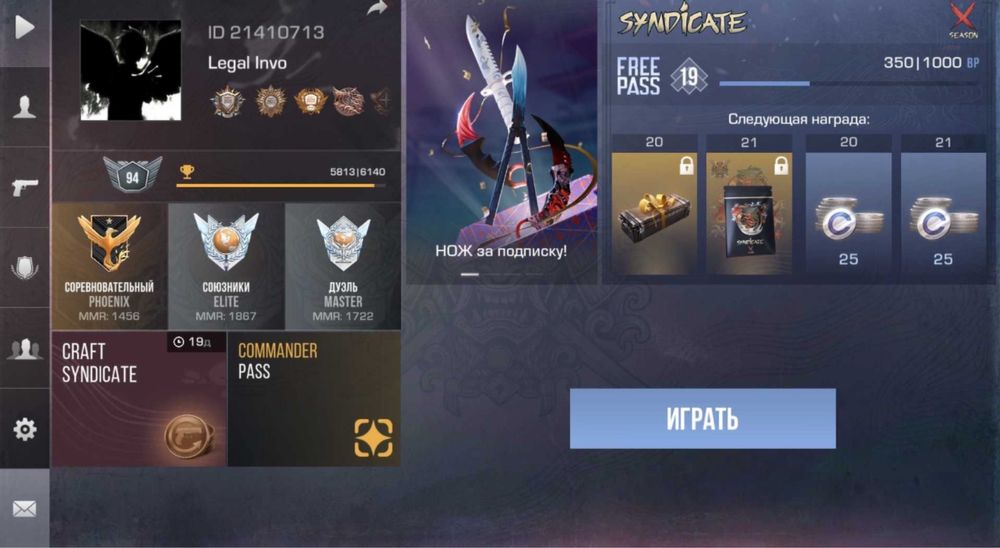Viewport: 1000px width, 548px height.
Task: Expand the sidebar with the arrow icon
Action: (24, 27)
